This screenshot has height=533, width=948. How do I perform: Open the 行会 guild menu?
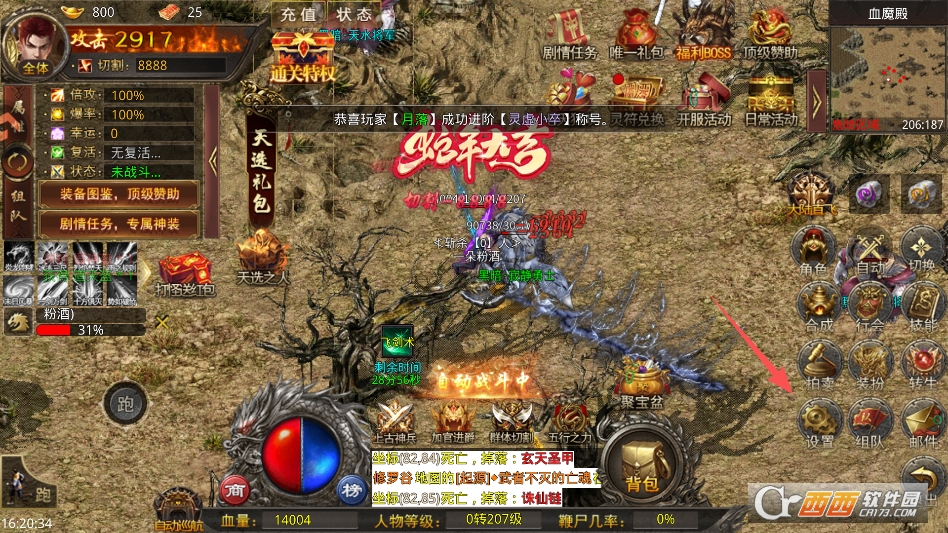point(869,304)
